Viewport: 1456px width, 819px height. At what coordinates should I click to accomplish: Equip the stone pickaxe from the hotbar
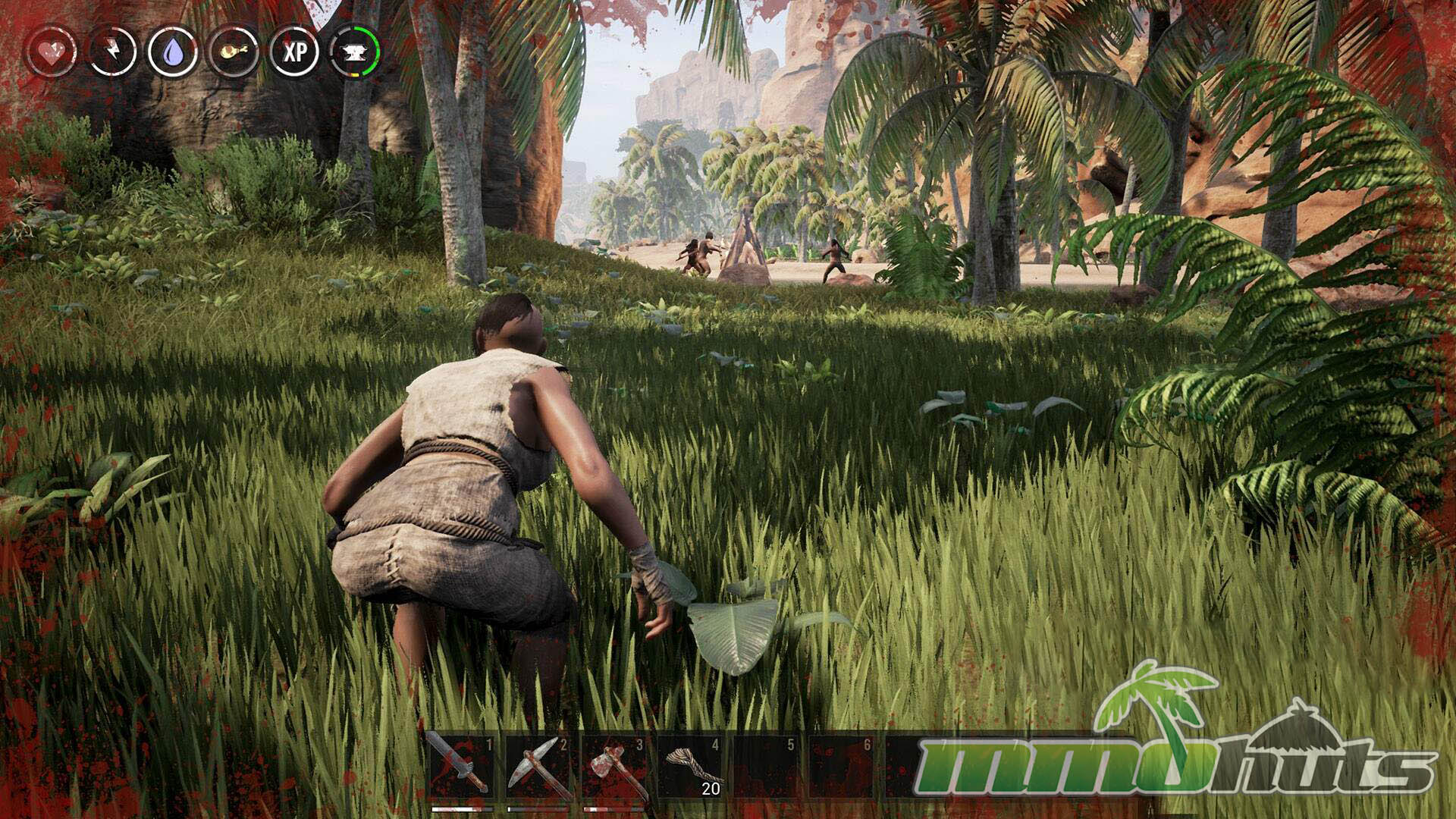click(x=537, y=767)
